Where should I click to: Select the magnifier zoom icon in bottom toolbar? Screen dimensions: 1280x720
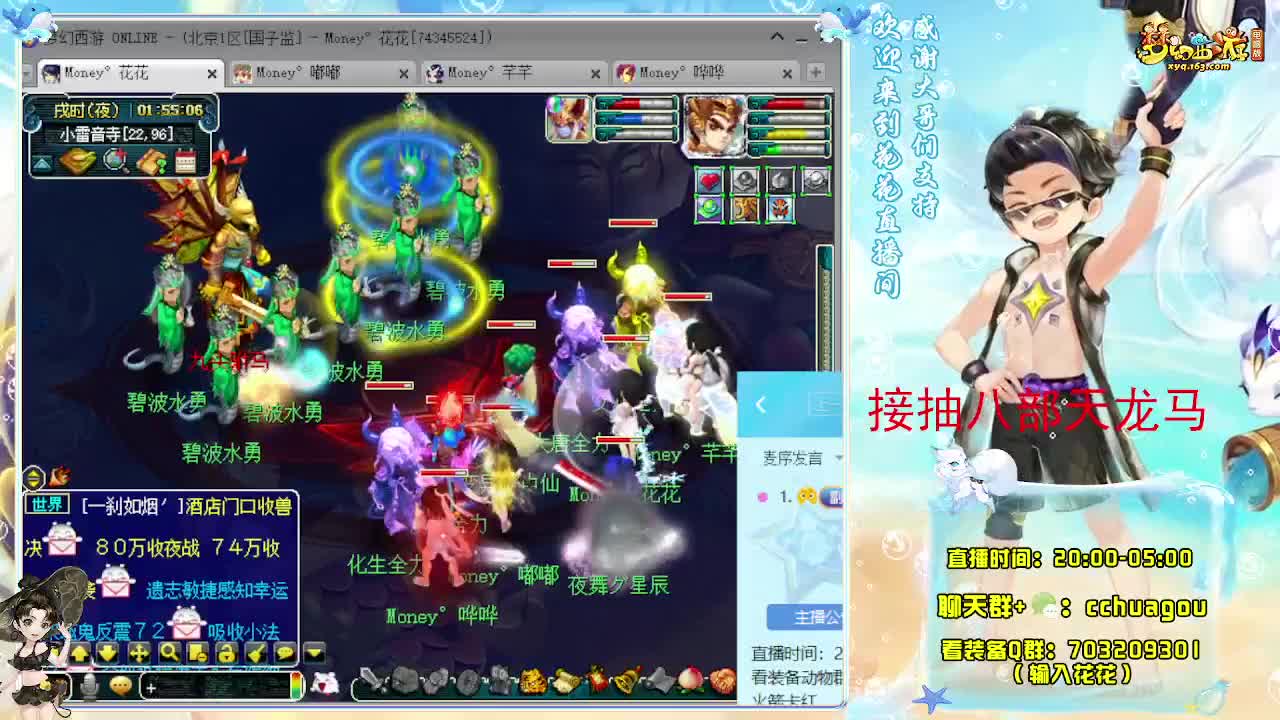(169, 652)
